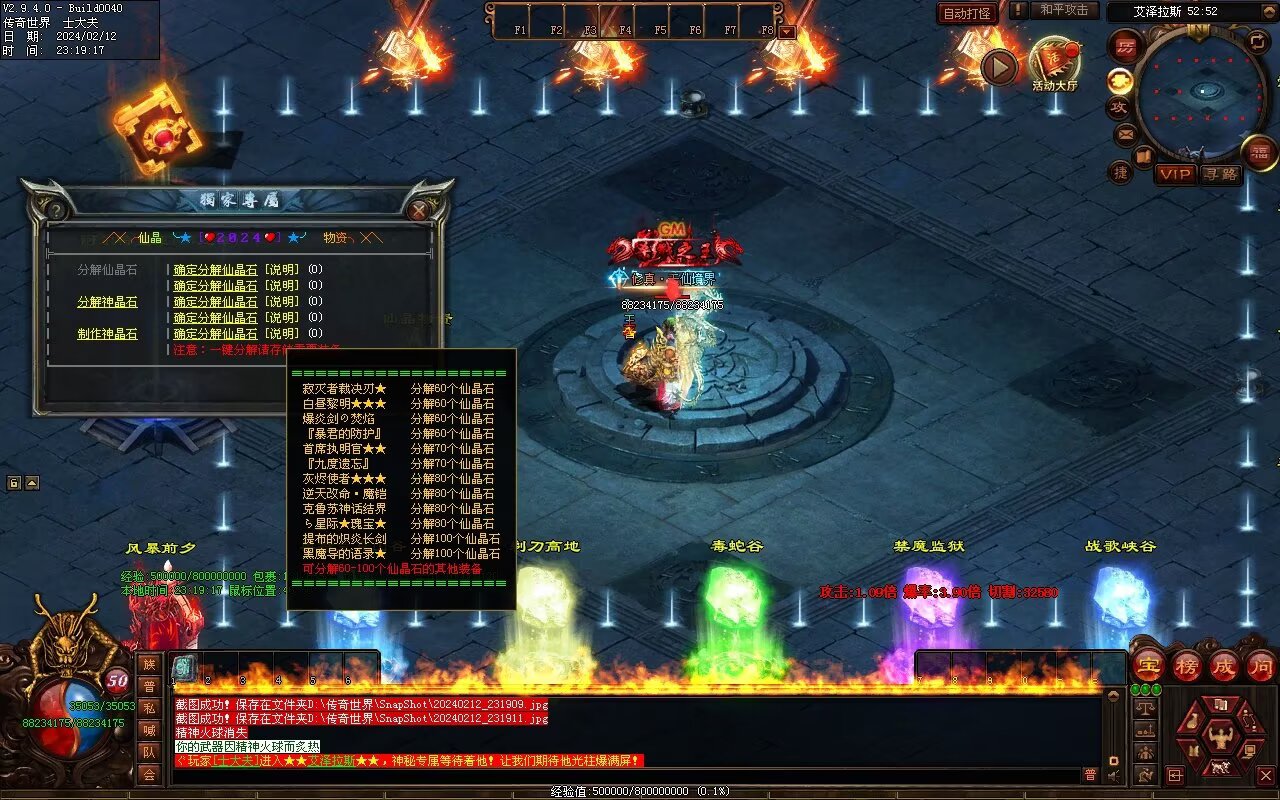Click the VIP button below the minimap
Viewport: 1280px width, 800px height.
click(1175, 174)
